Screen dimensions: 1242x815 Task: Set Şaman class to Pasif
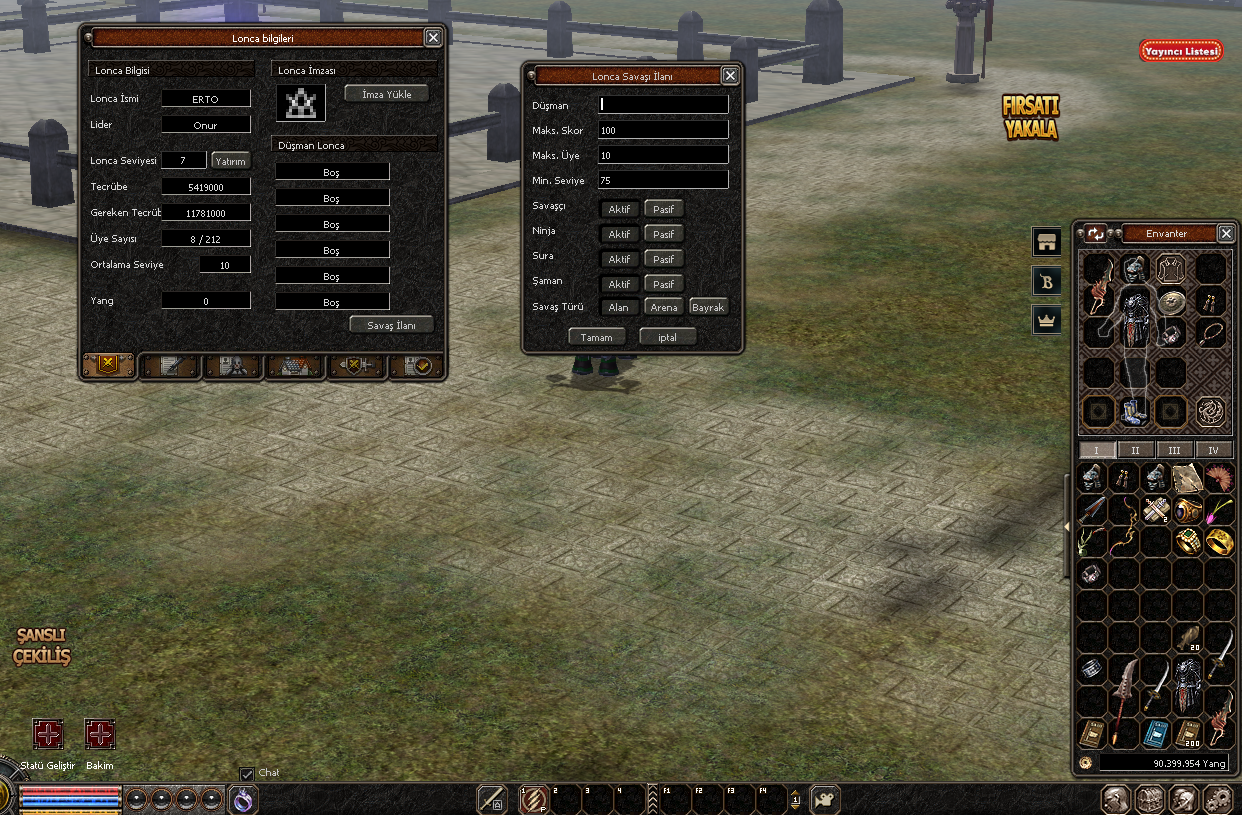(663, 284)
